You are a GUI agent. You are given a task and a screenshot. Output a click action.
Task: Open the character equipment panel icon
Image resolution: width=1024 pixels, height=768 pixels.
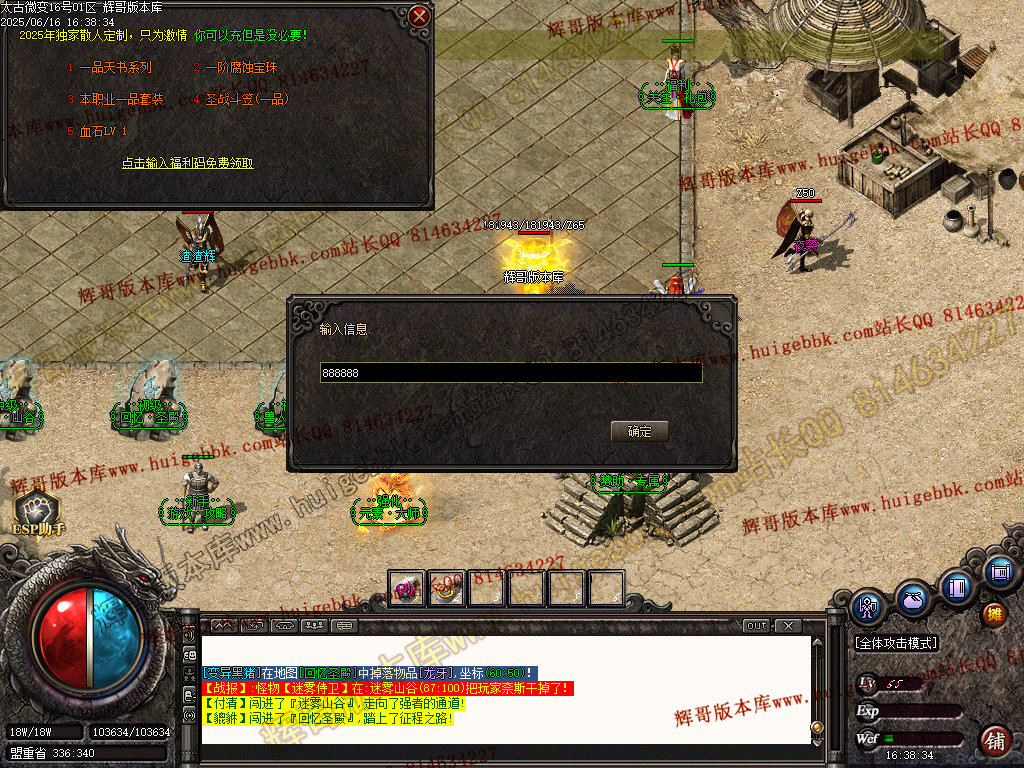pos(867,606)
